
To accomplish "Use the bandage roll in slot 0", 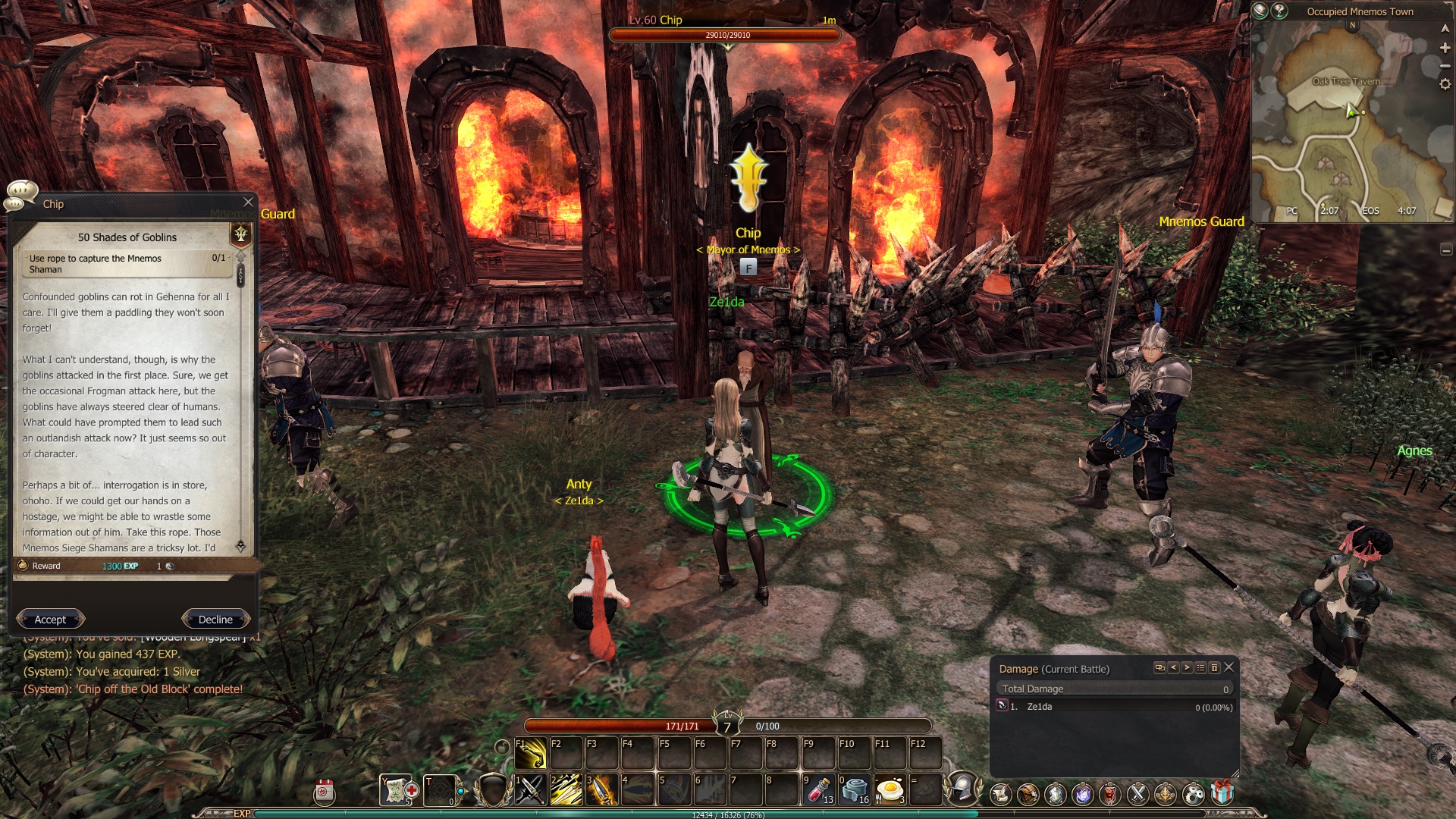I will 854,790.
